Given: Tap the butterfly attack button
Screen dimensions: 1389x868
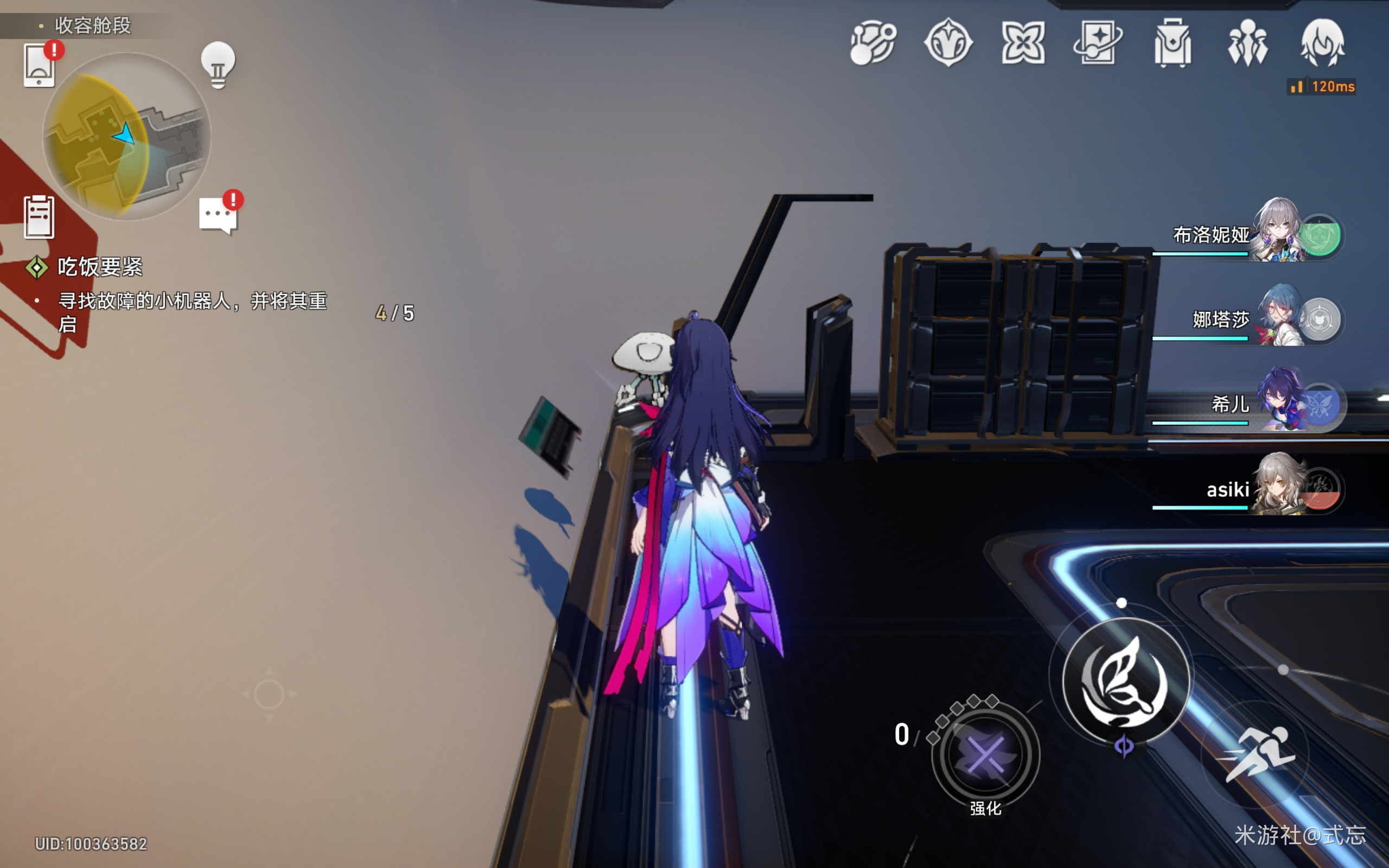Looking at the screenshot, I should click(1124, 681).
